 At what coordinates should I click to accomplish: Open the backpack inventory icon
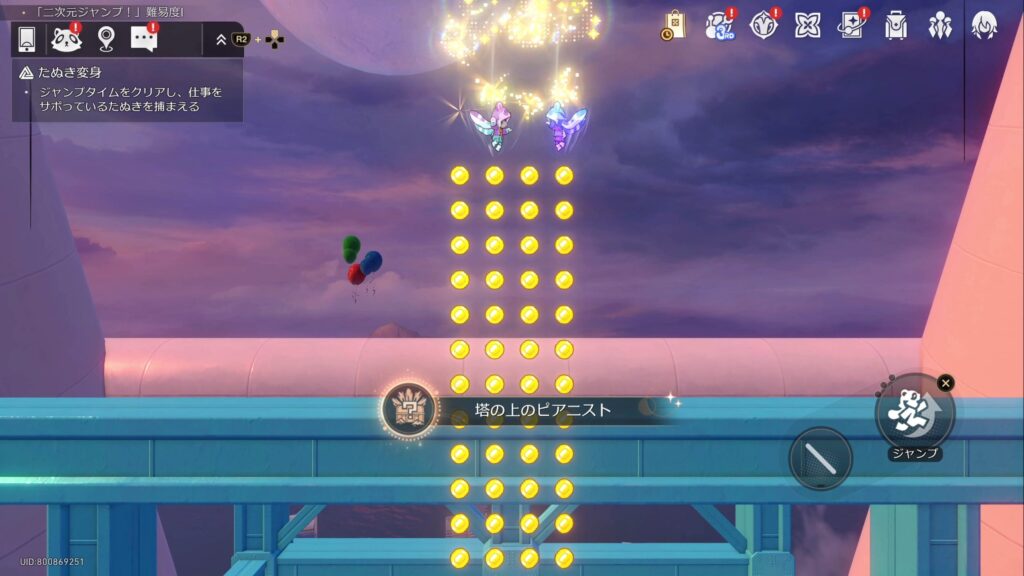pos(896,26)
